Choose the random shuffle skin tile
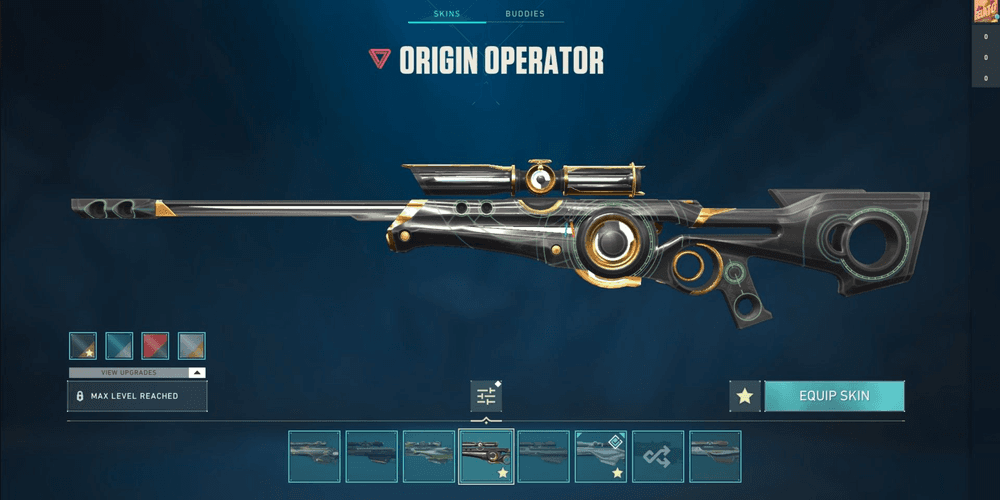Screen dimensions: 1000x500 658,456
